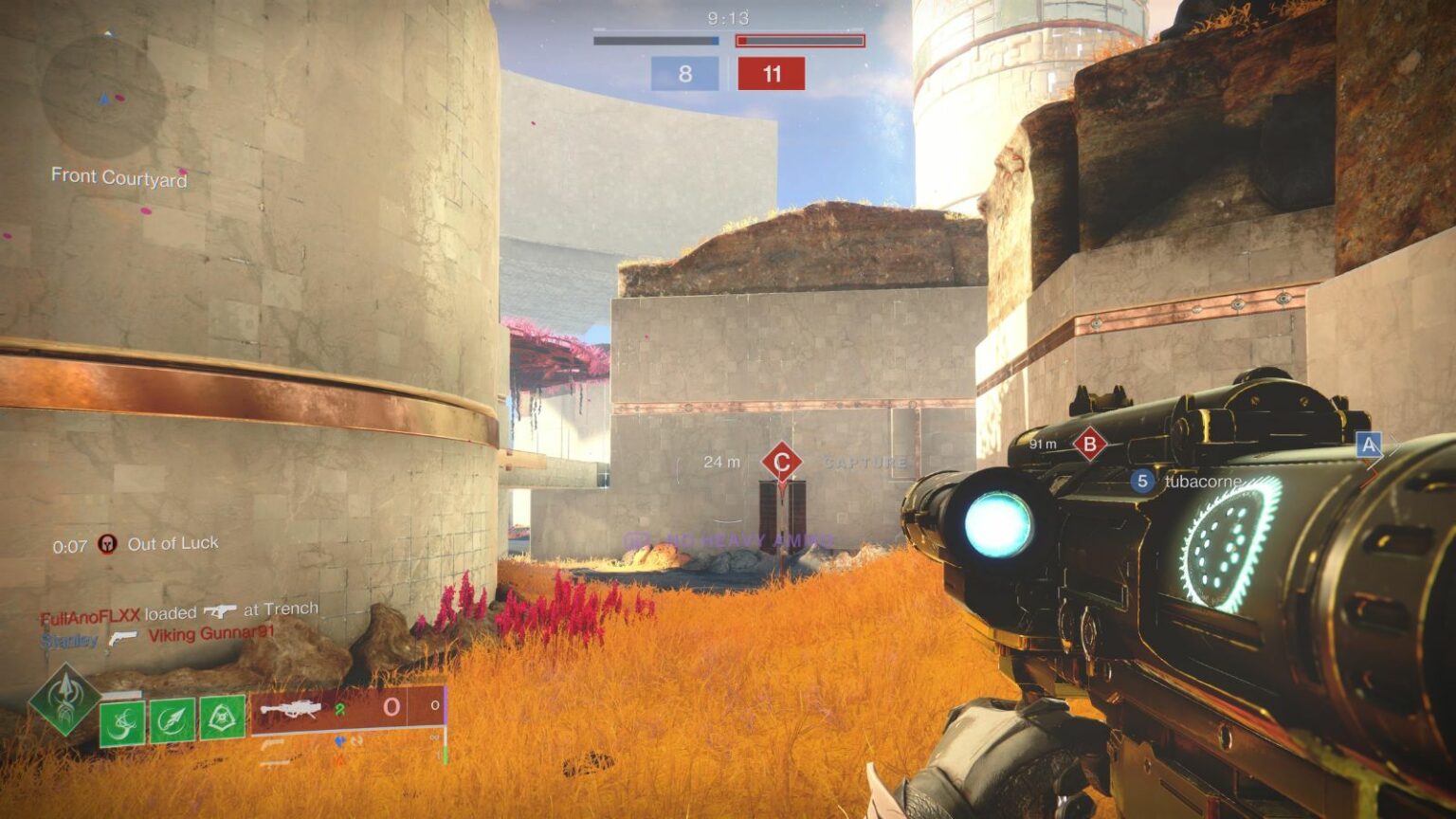The width and height of the screenshot is (1456, 819).
Task: Select FullAnoFLXX in the kill feed
Action: coord(91,612)
